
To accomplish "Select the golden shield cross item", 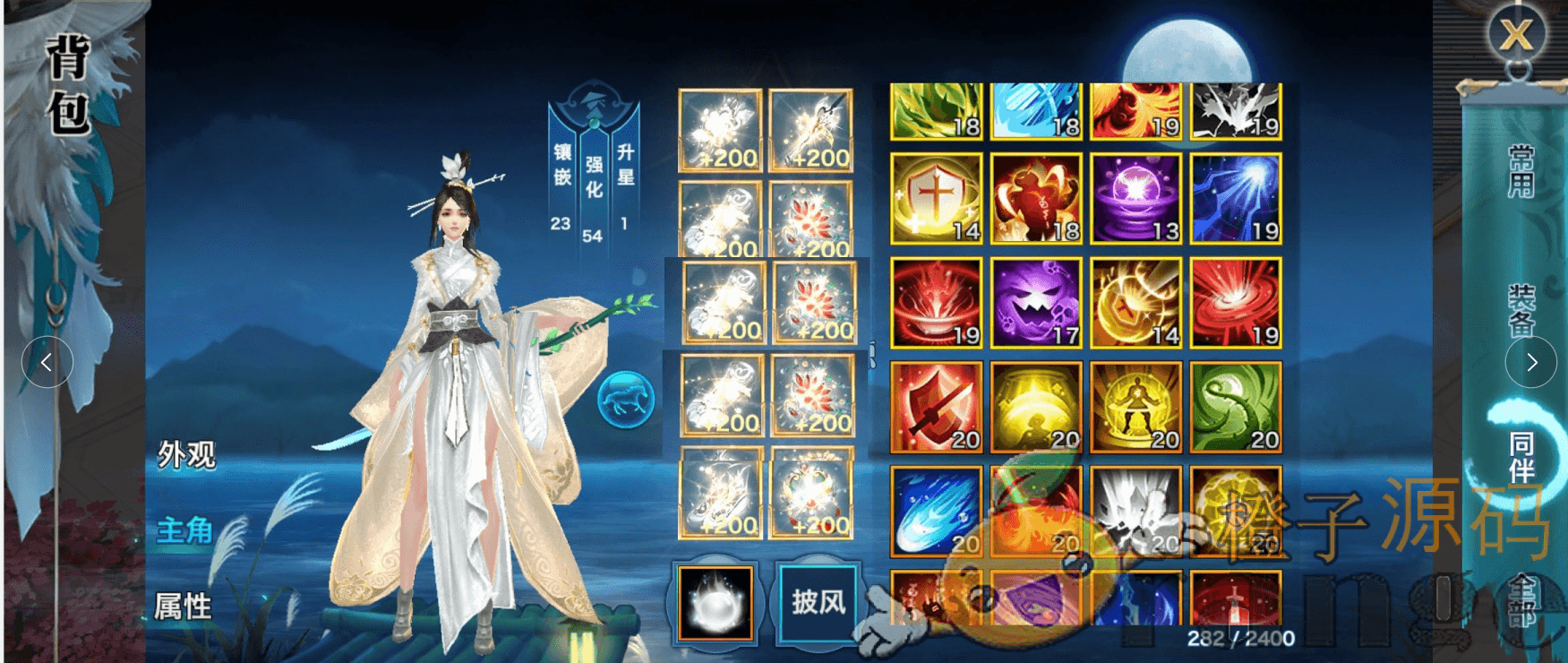I will click(x=936, y=198).
